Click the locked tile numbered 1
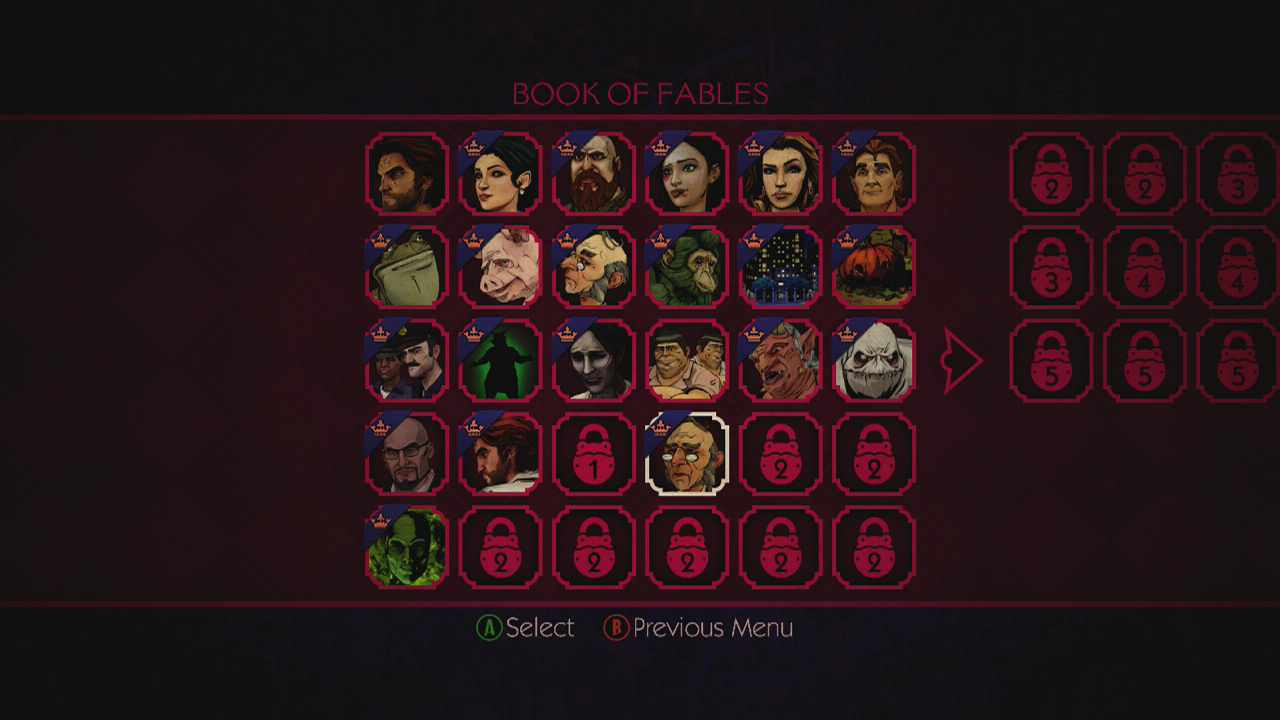The height and width of the screenshot is (720, 1280). (594, 454)
